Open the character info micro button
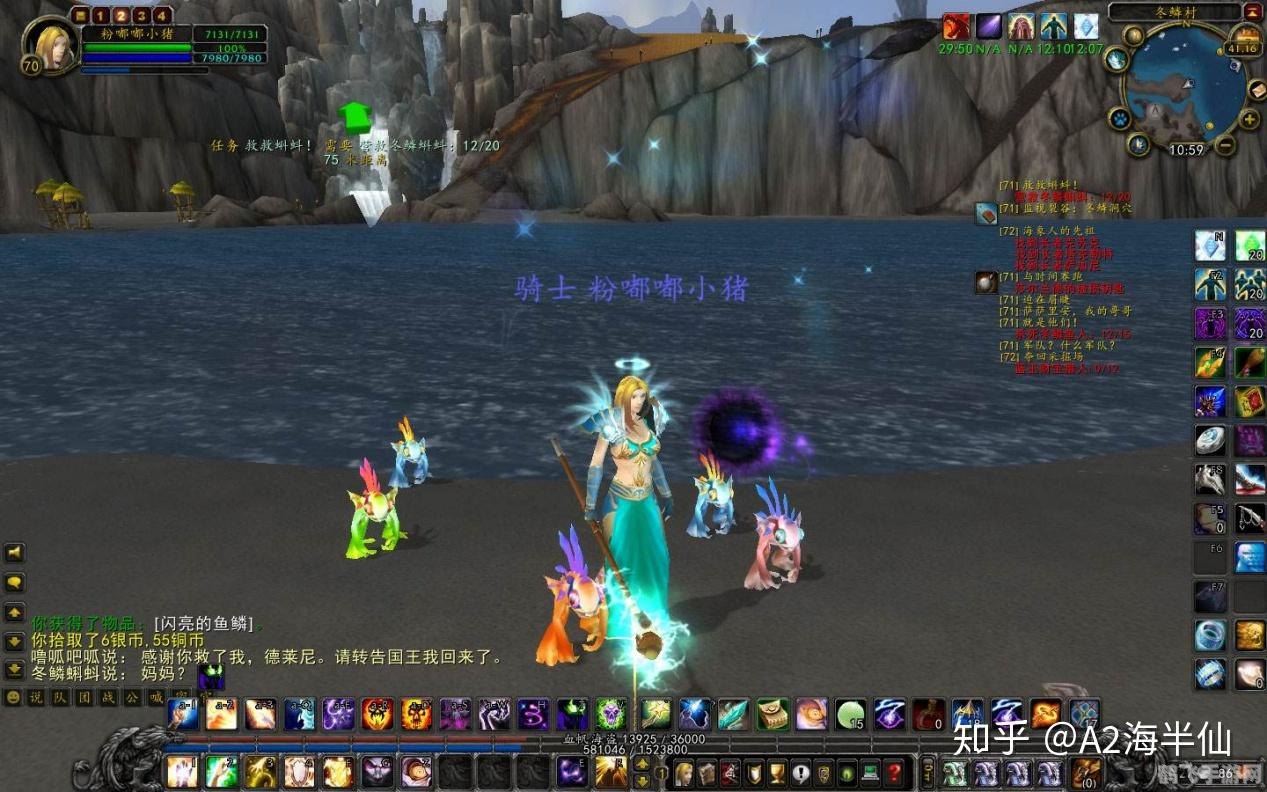Viewport: 1267px width, 792px height. coord(684,772)
